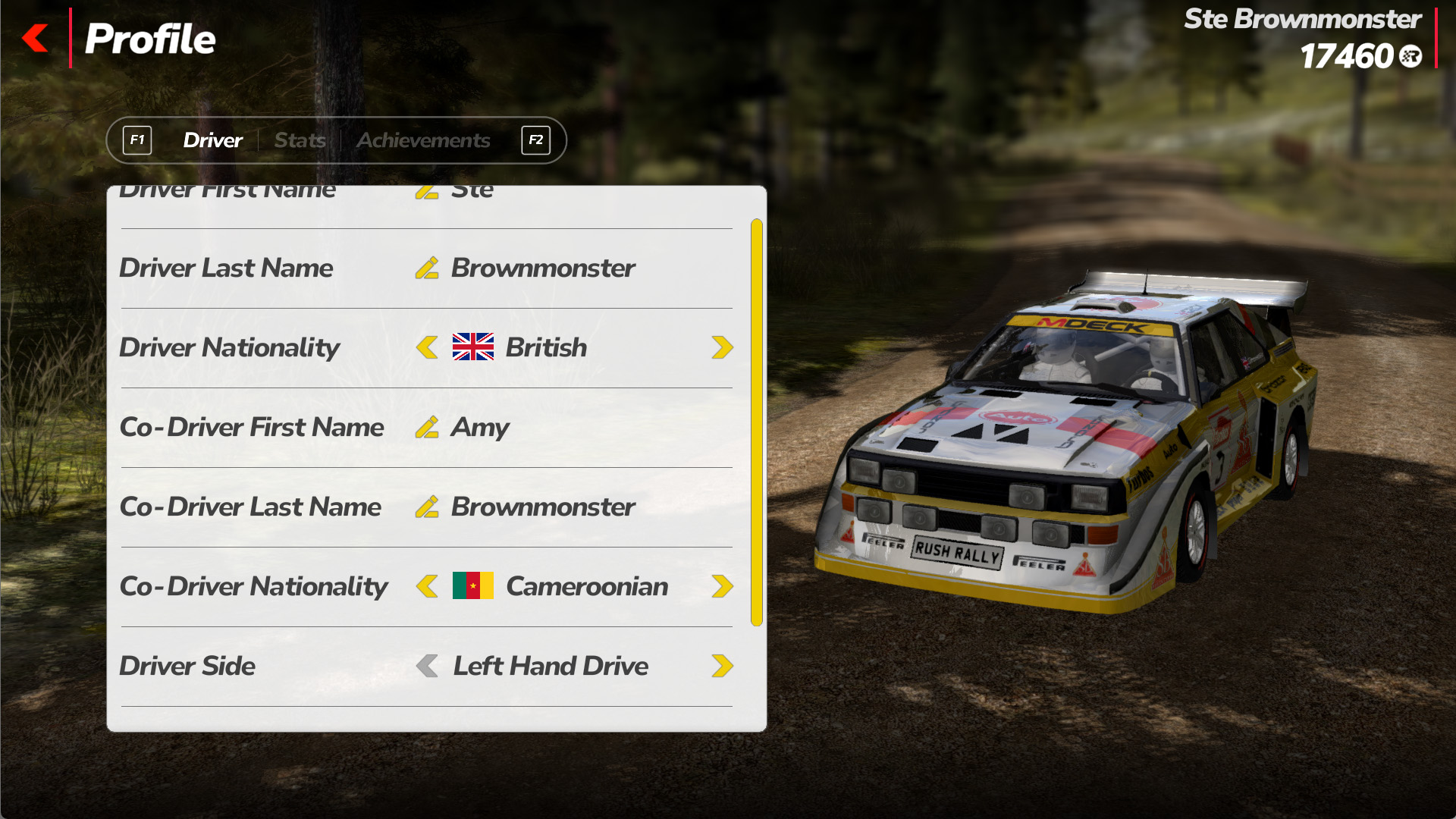This screenshot has height=819, width=1456.
Task: Select the Driver tab
Action: pos(212,140)
